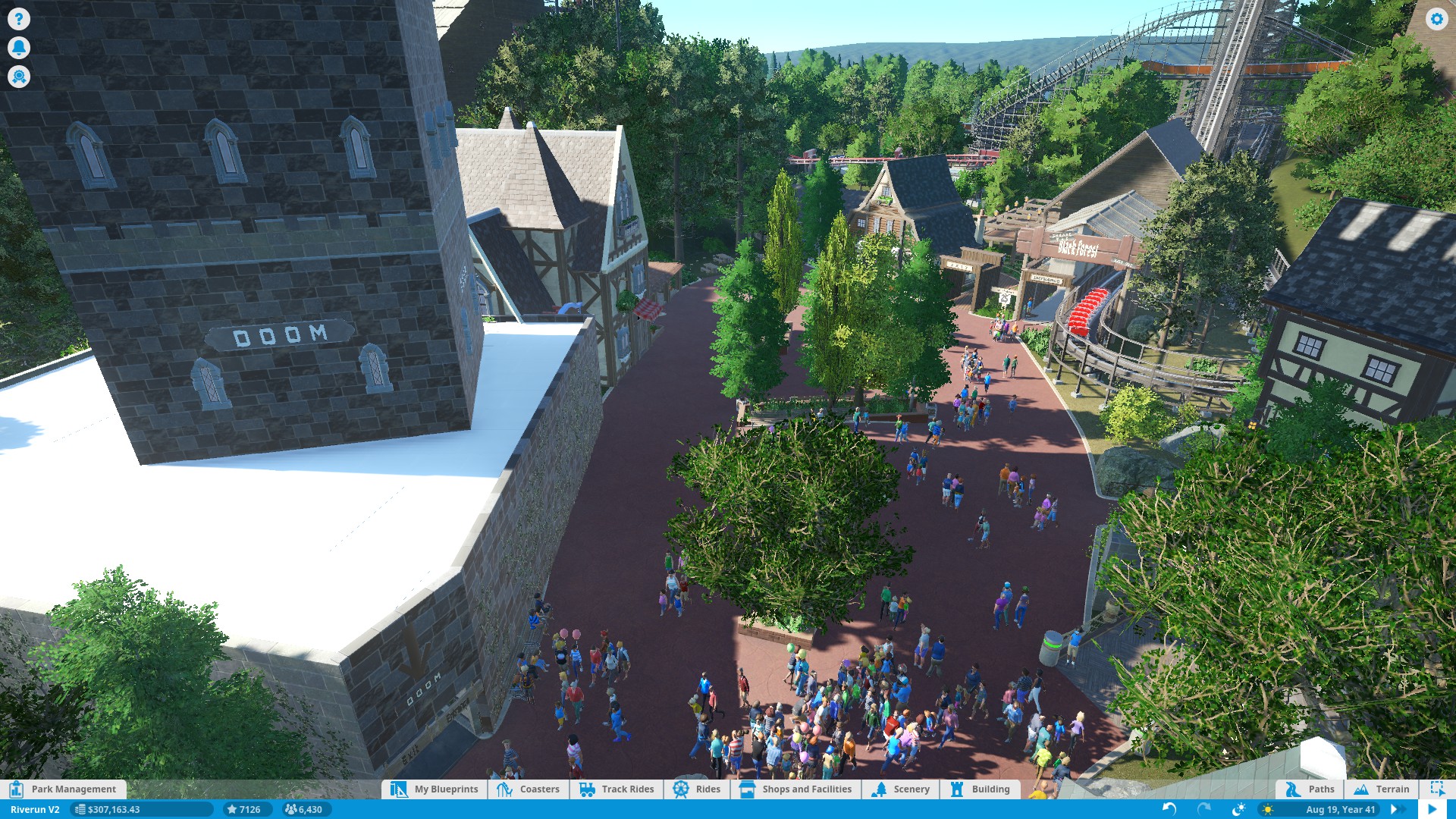
Task: Open My Blueprints
Action: tap(435, 789)
